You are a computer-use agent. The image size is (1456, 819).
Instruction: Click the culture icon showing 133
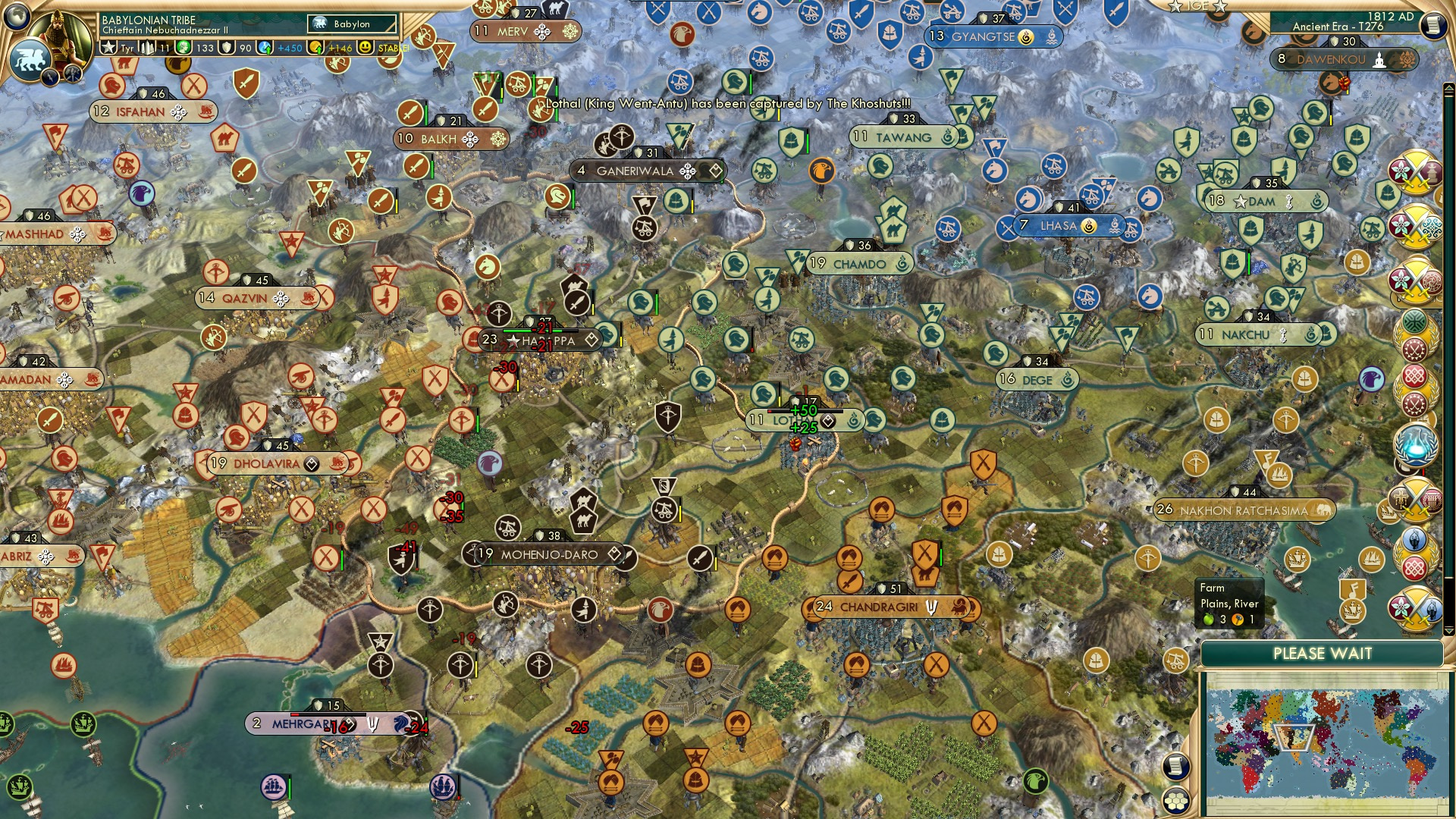184,47
